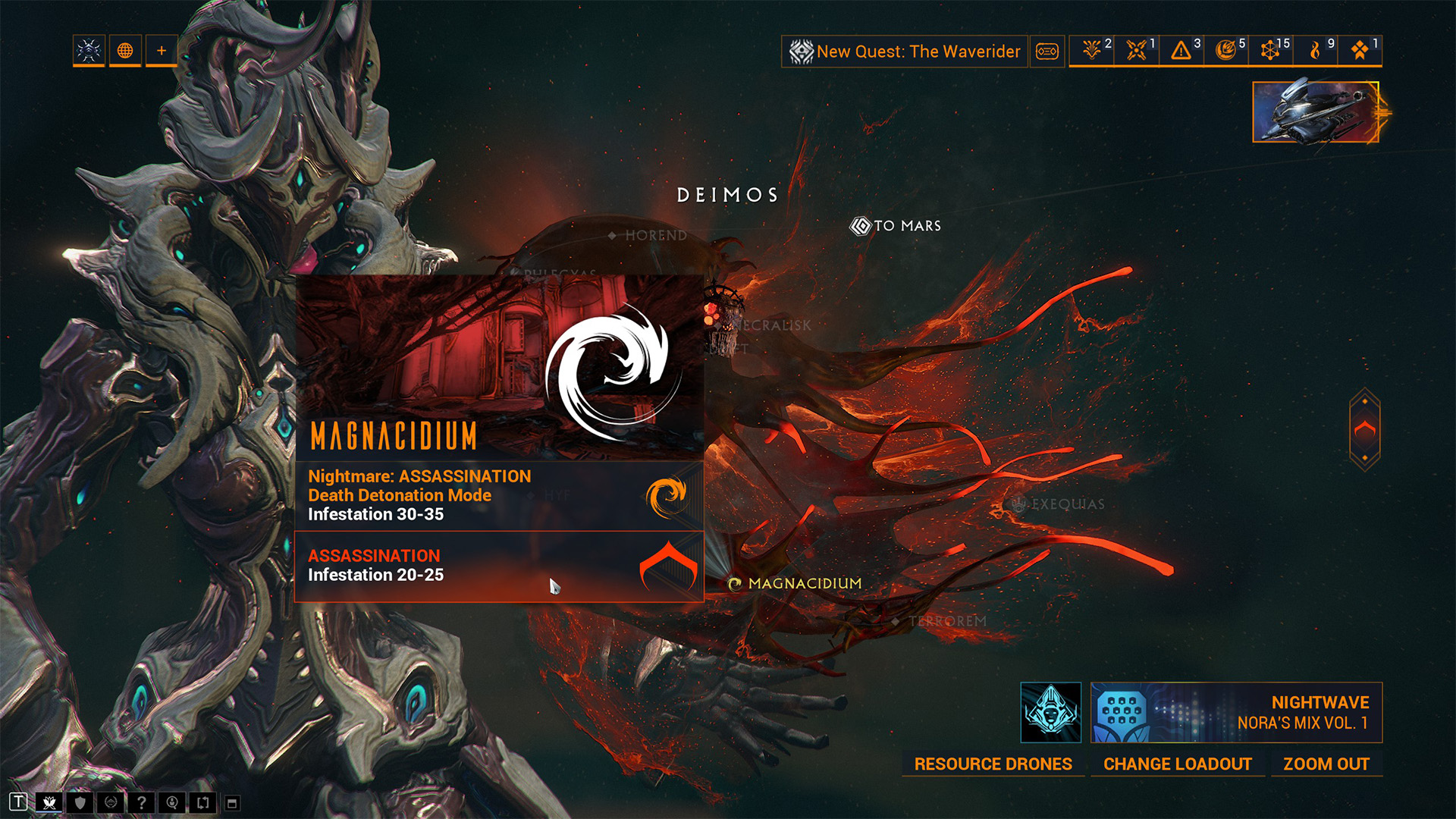The height and width of the screenshot is (819, 1456).
Task: Open the Railjack ship thumbnail
Action: coord(1315,112)
